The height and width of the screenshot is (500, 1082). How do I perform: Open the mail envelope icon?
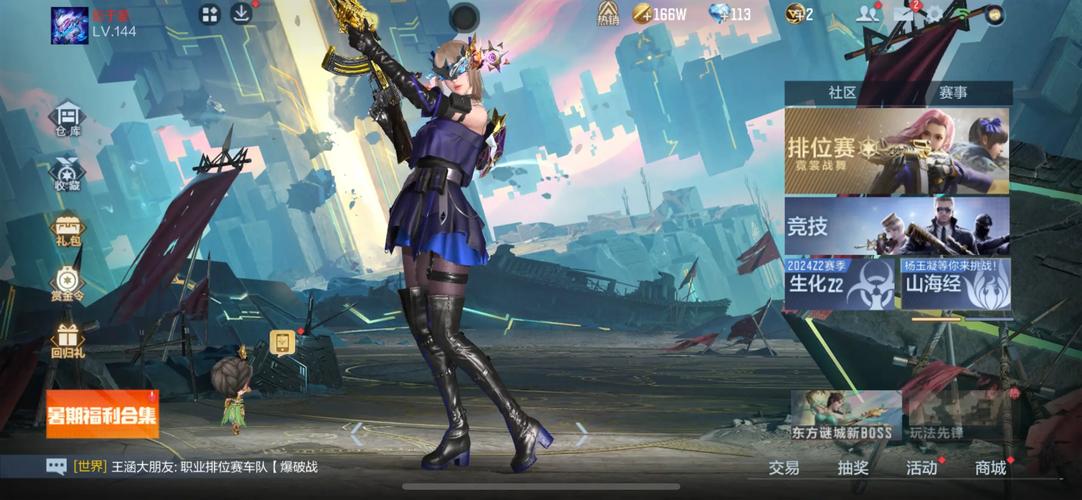click(x=904, y=14)
